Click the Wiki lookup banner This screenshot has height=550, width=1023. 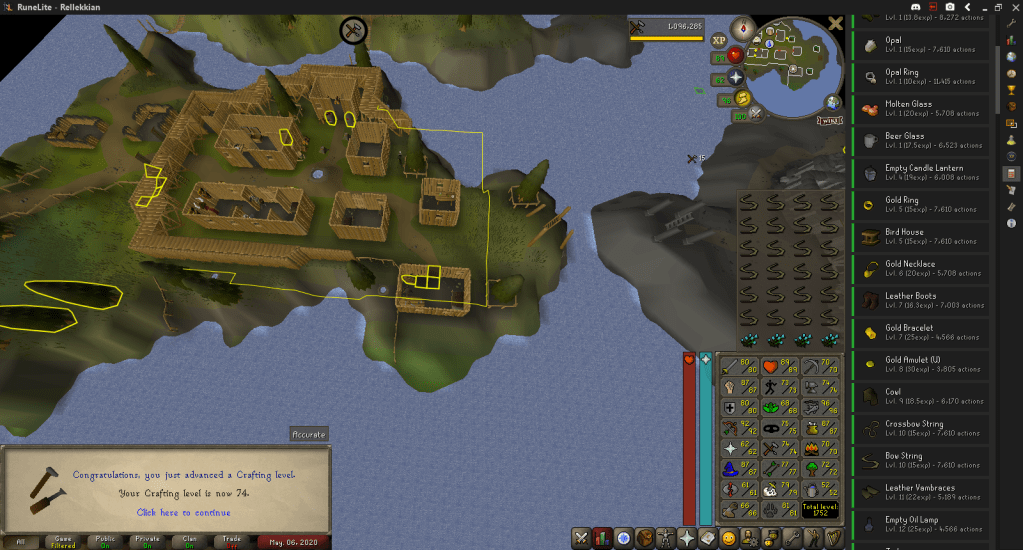[x=829, y=120]
